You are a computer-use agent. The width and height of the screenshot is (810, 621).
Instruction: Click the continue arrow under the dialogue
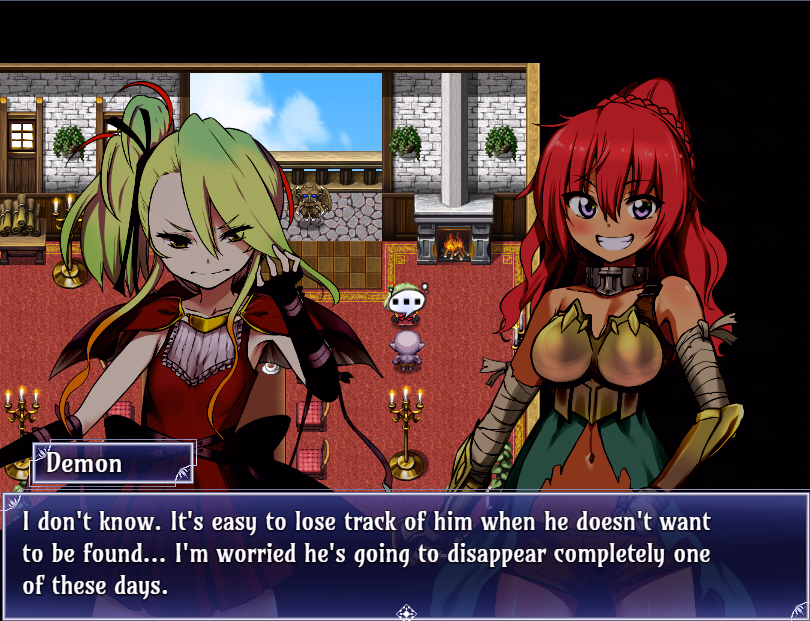(x=406, y=611)
